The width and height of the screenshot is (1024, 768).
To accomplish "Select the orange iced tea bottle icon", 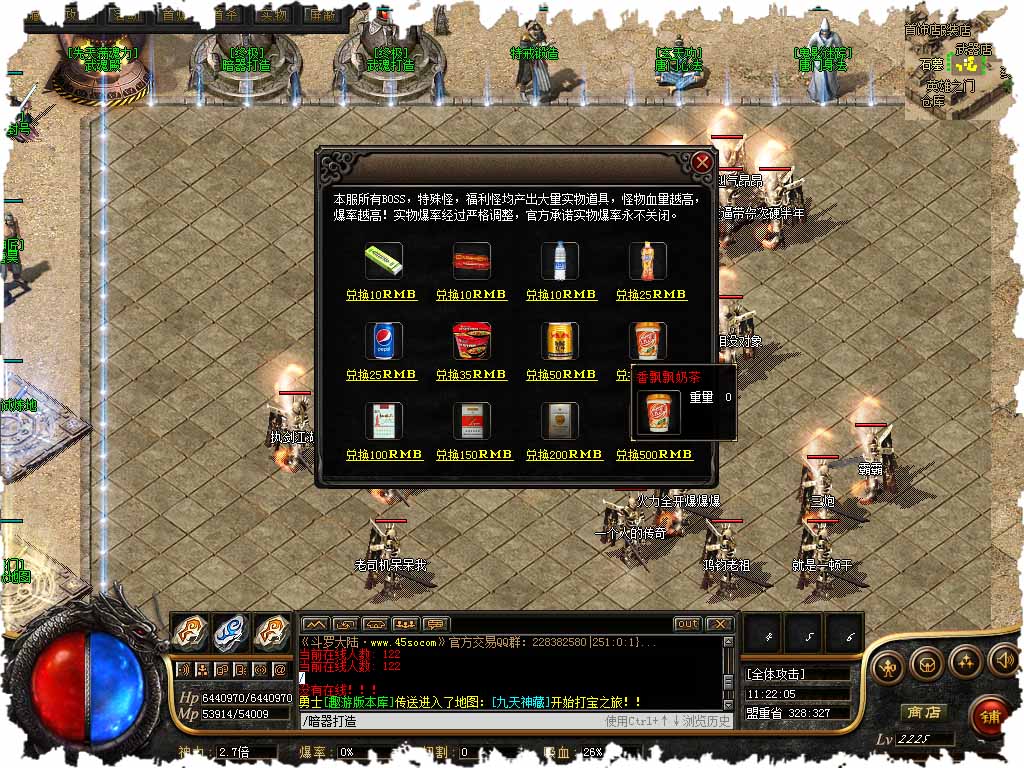I will [648, 261].
